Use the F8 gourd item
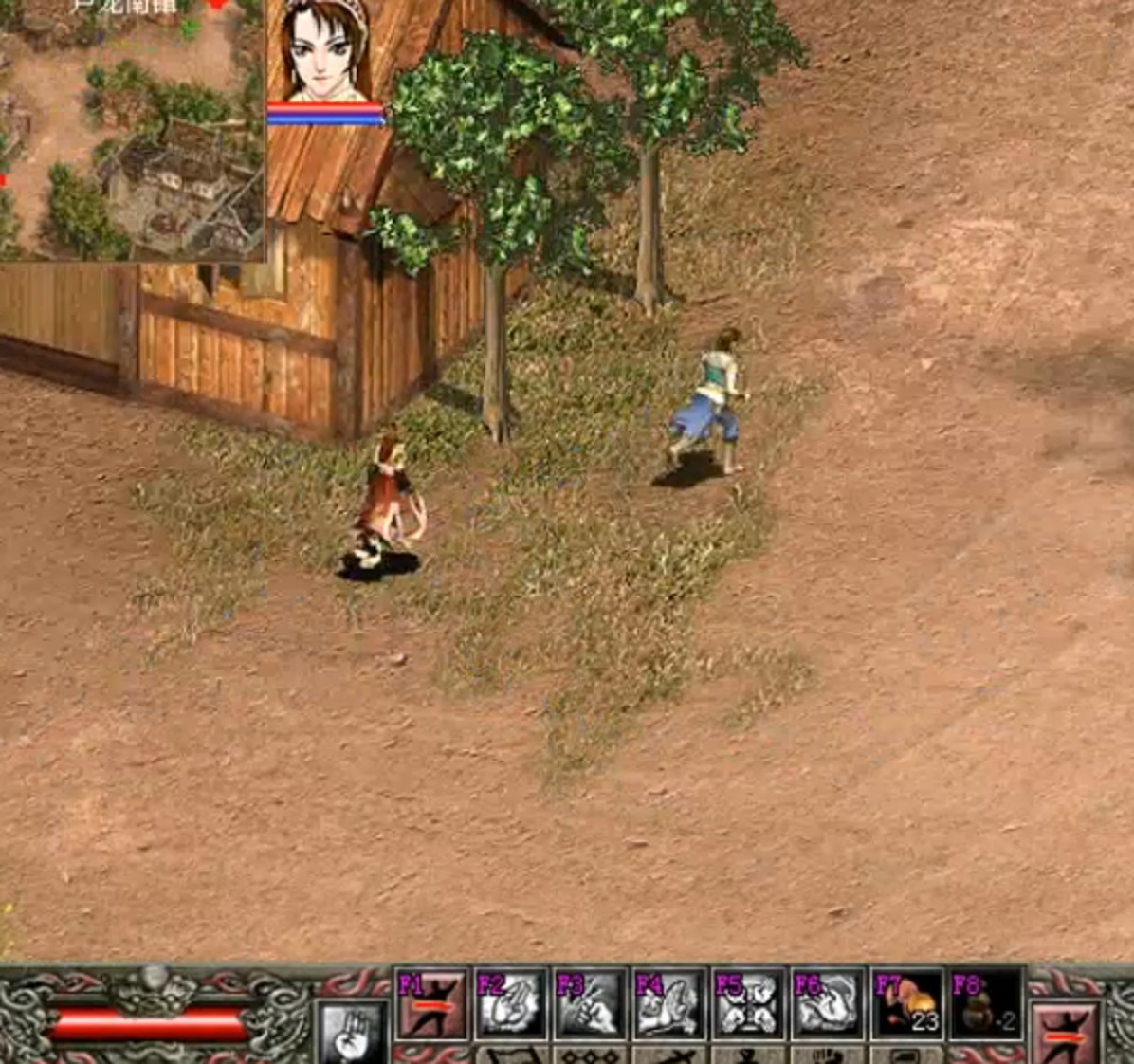This screenshot has width=1134, height=1064. point(985,1003)
